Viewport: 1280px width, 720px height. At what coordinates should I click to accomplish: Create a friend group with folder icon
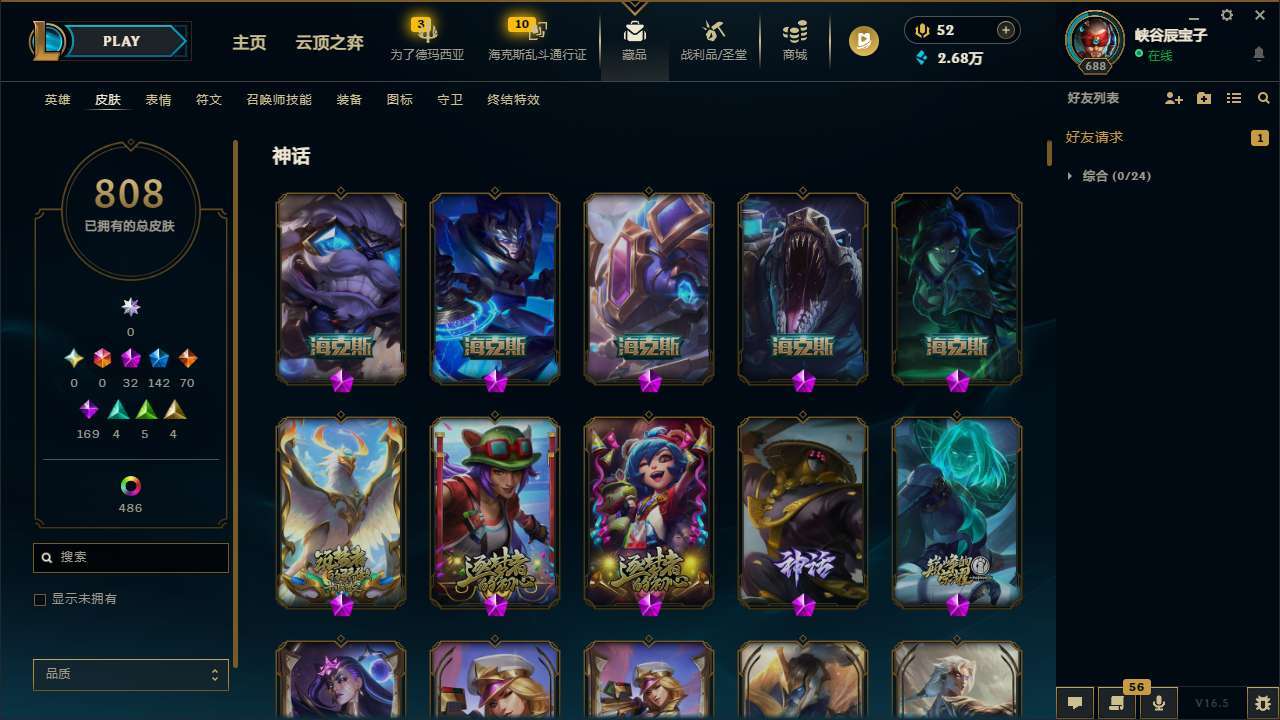[1203, 98]
